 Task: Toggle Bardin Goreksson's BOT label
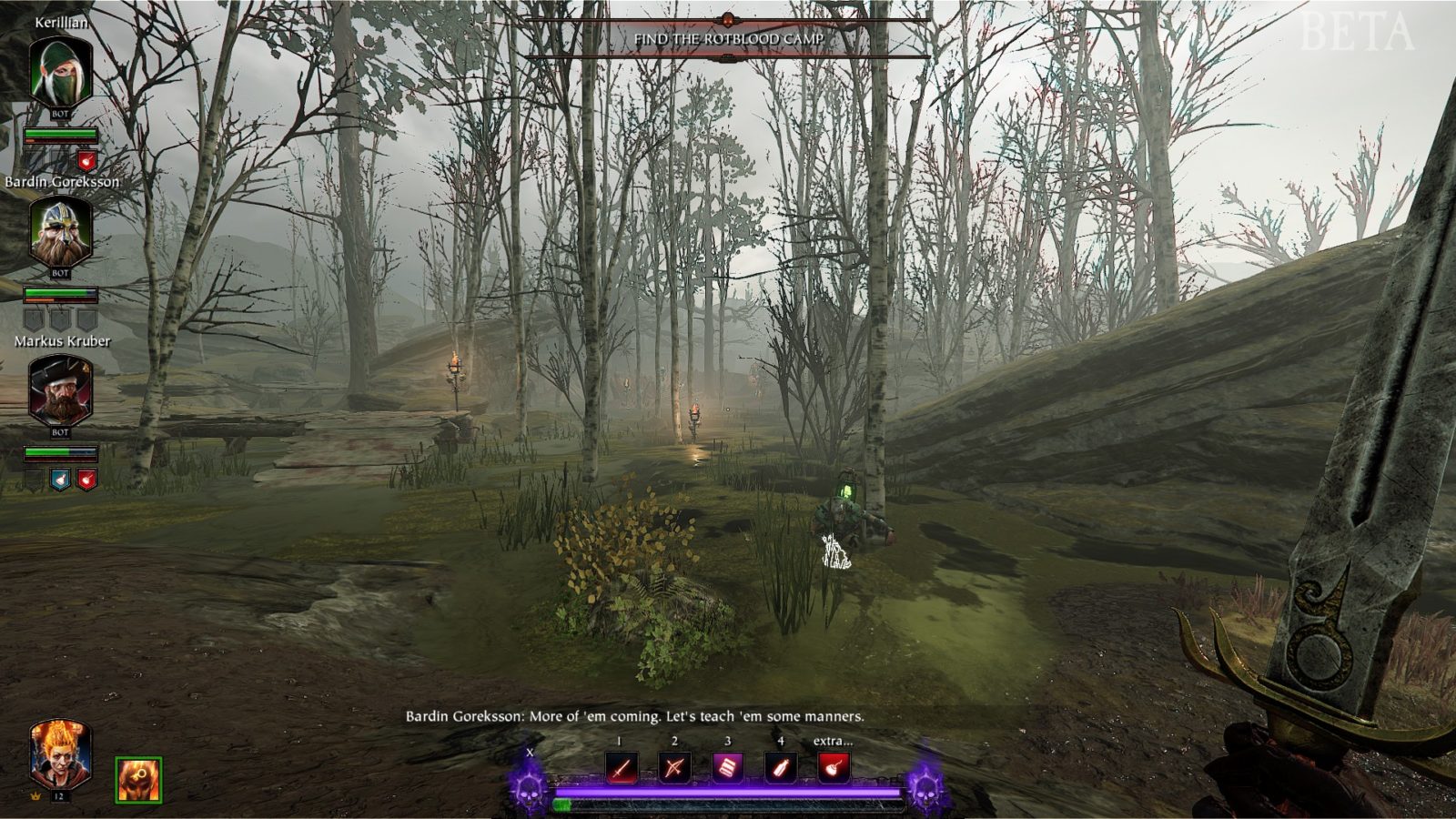click(x=59, y=271)
